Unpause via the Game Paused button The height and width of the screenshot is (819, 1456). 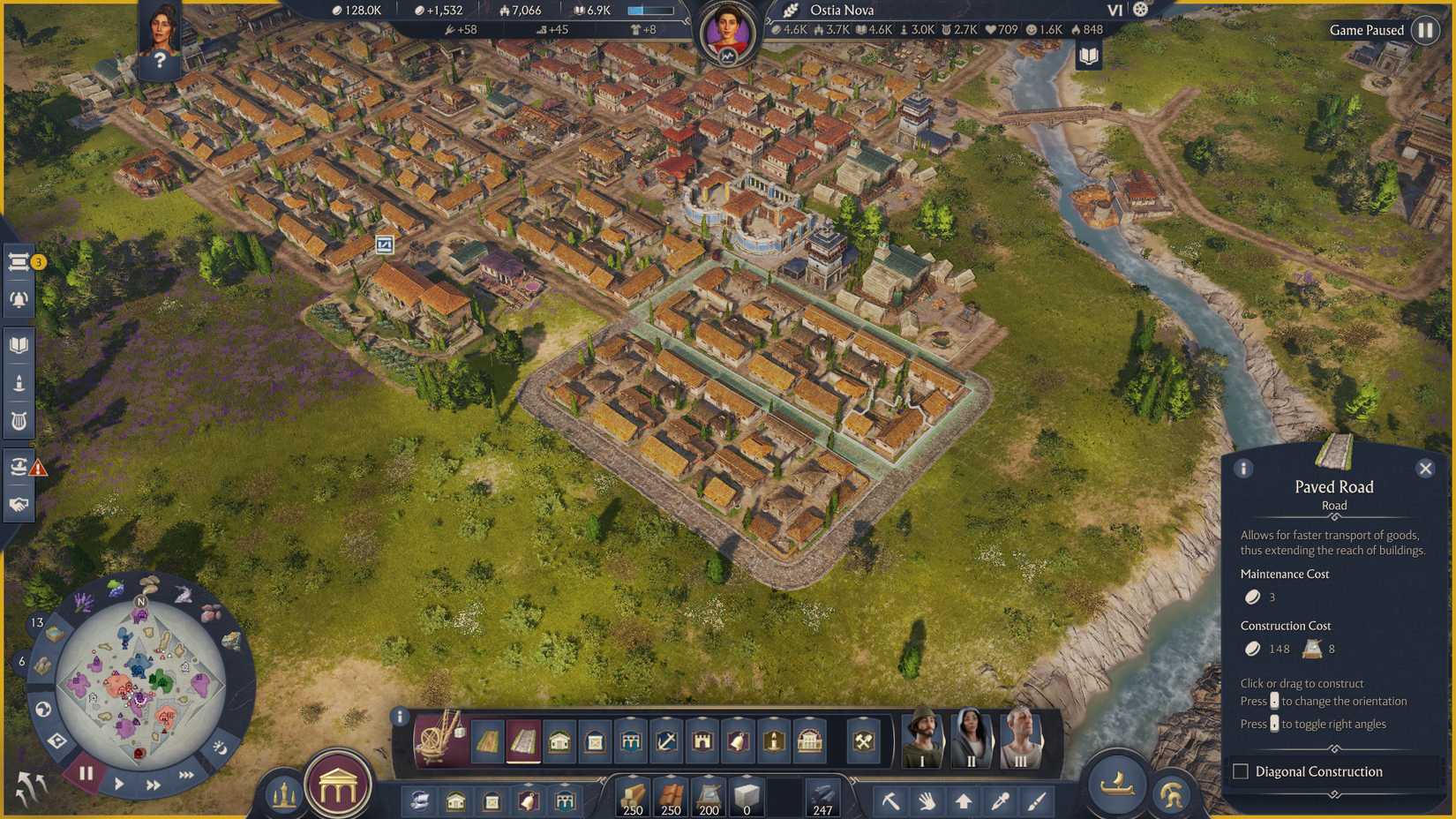[1425, 30]
